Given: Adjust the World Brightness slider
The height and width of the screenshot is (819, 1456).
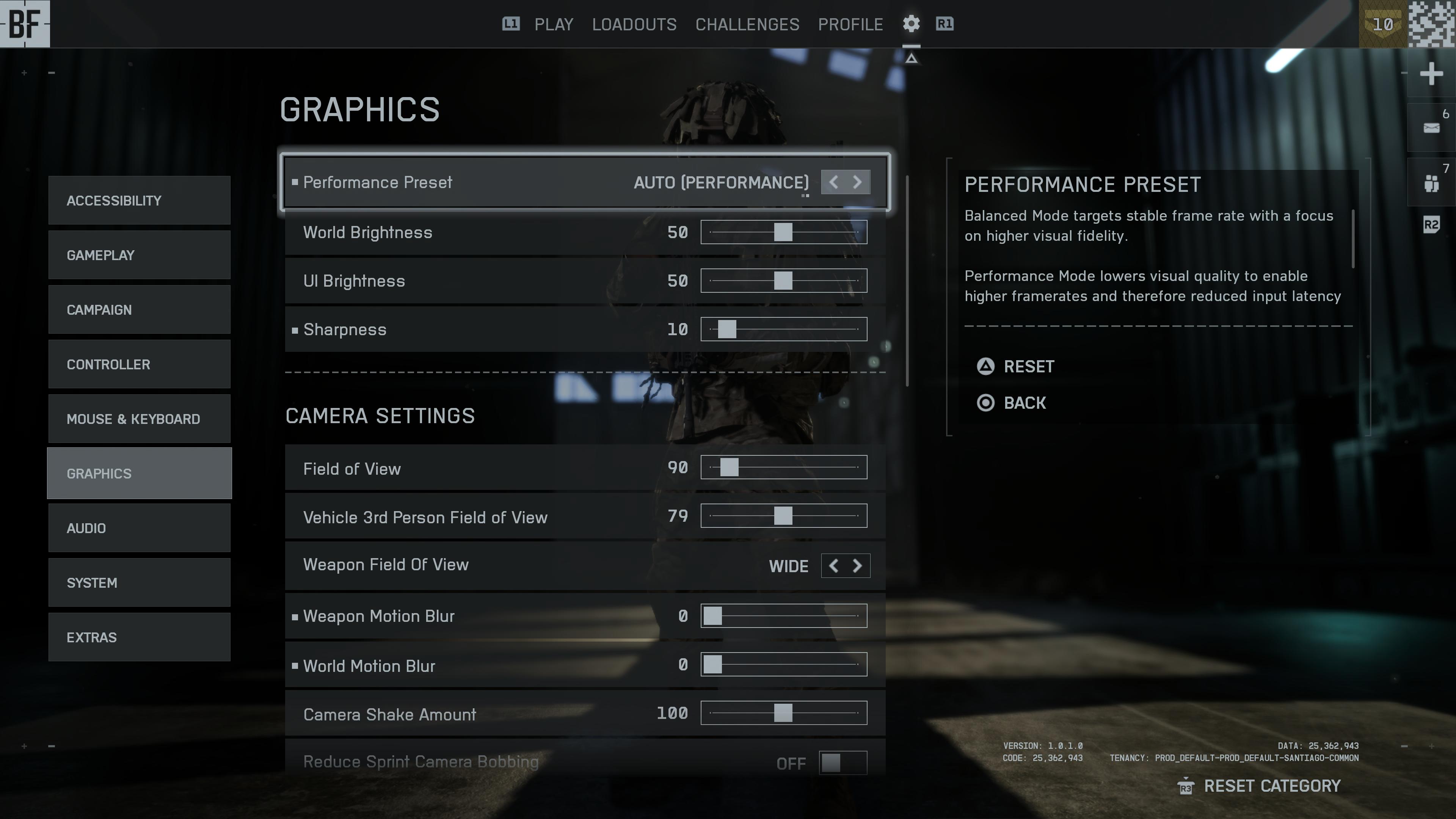Looking at the screenshot, I should pos(783,232).
